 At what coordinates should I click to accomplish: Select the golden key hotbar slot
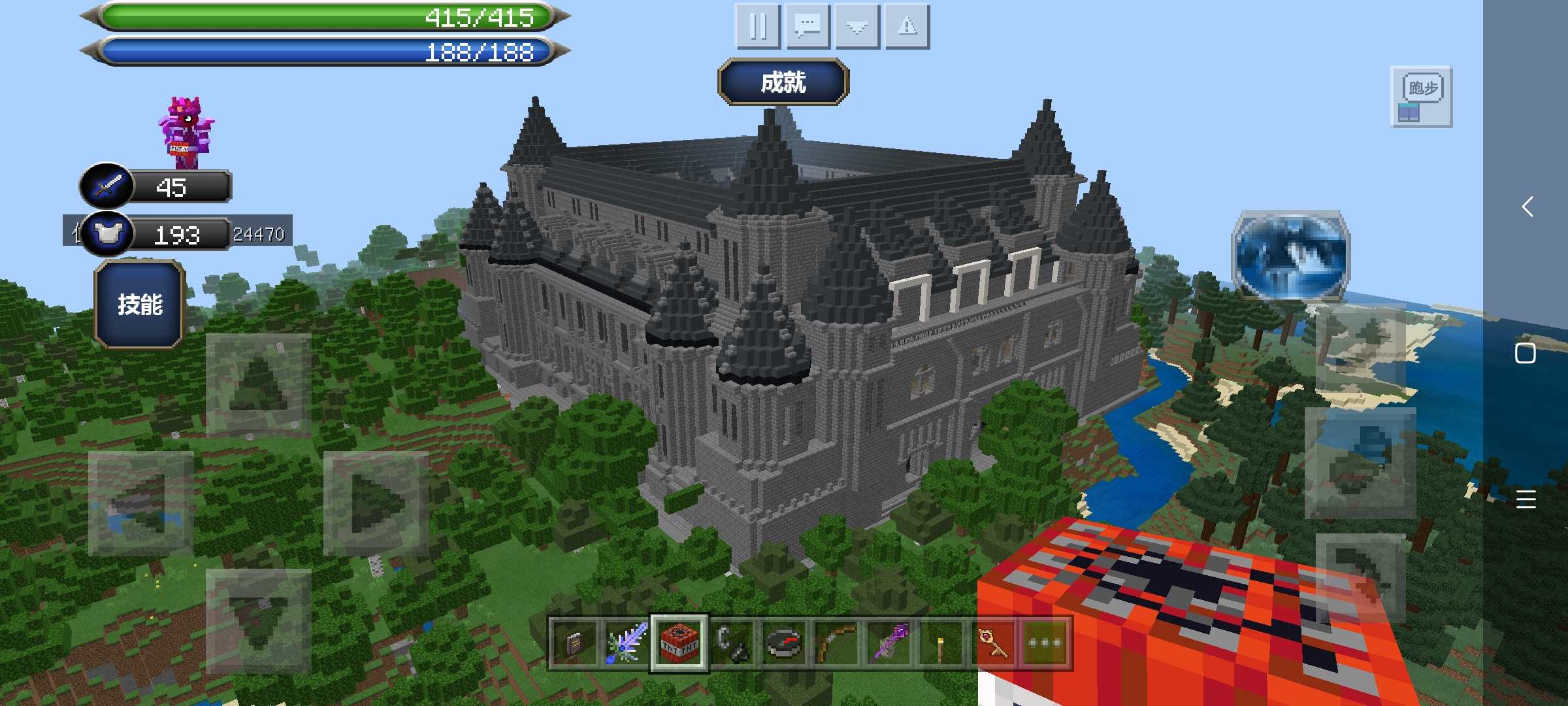pyautogui.click(x=992, y=643)
